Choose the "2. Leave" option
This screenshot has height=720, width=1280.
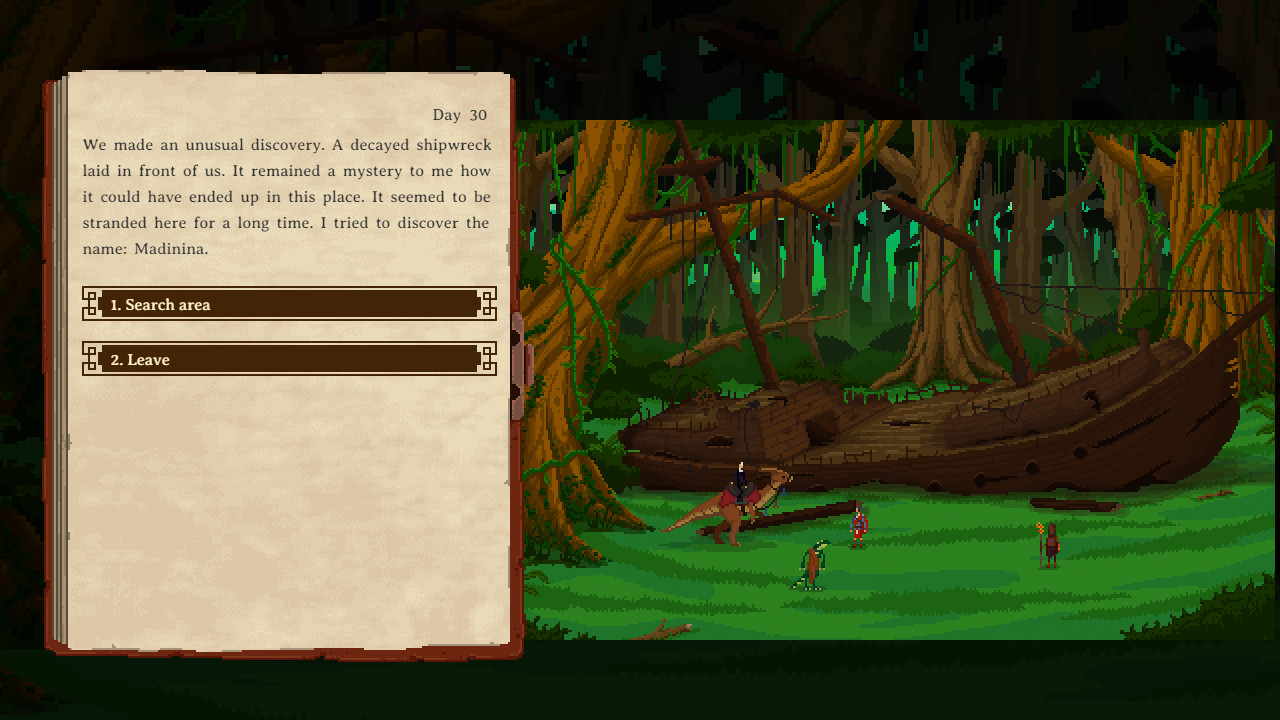[x=289, y=359]
